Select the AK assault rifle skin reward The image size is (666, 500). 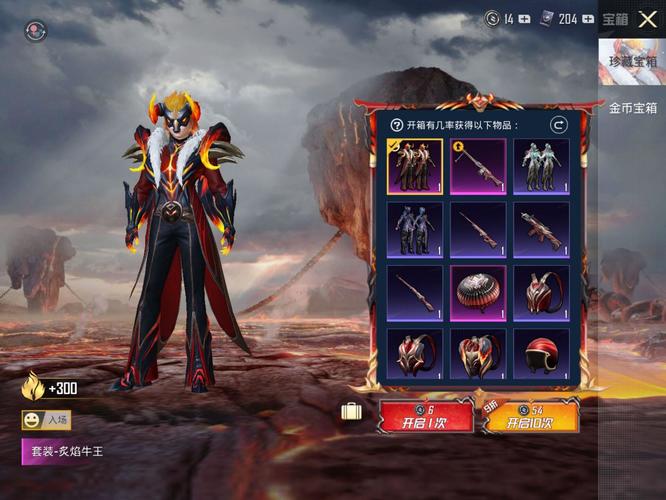pyautogui.click(x=541, y=229)
